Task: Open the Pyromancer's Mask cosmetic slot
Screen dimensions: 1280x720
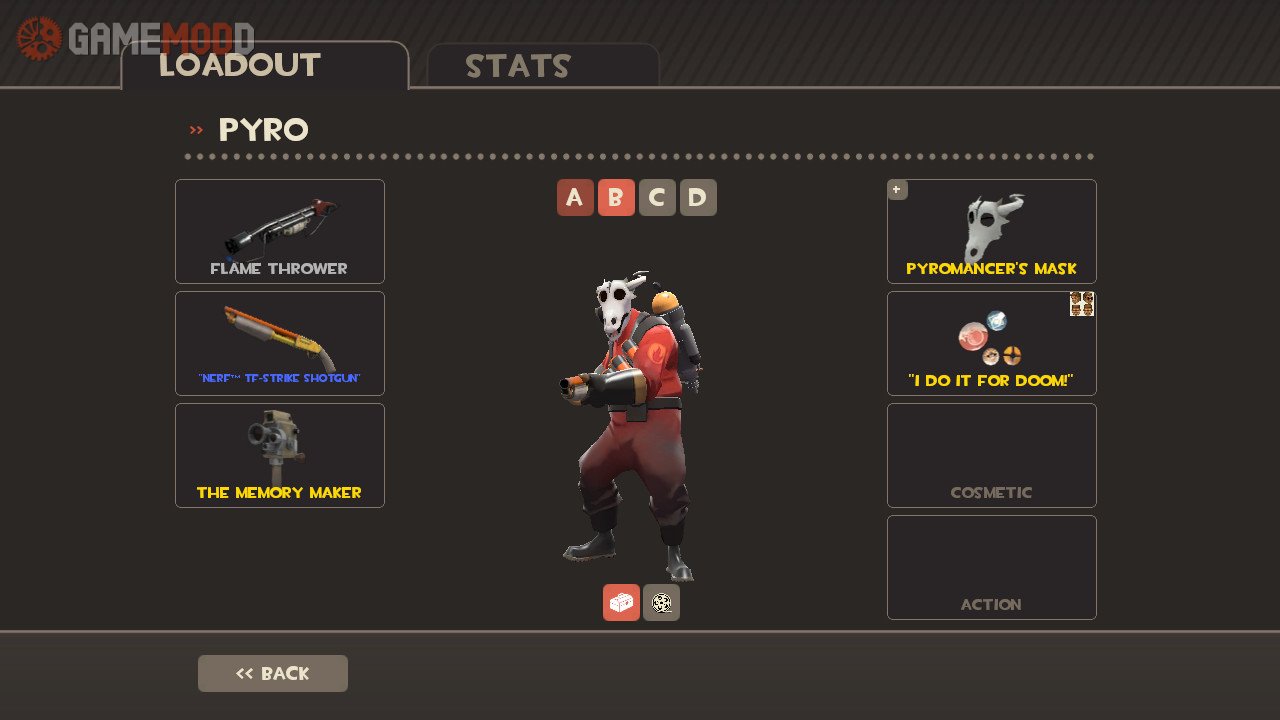Action: point(992,231)
